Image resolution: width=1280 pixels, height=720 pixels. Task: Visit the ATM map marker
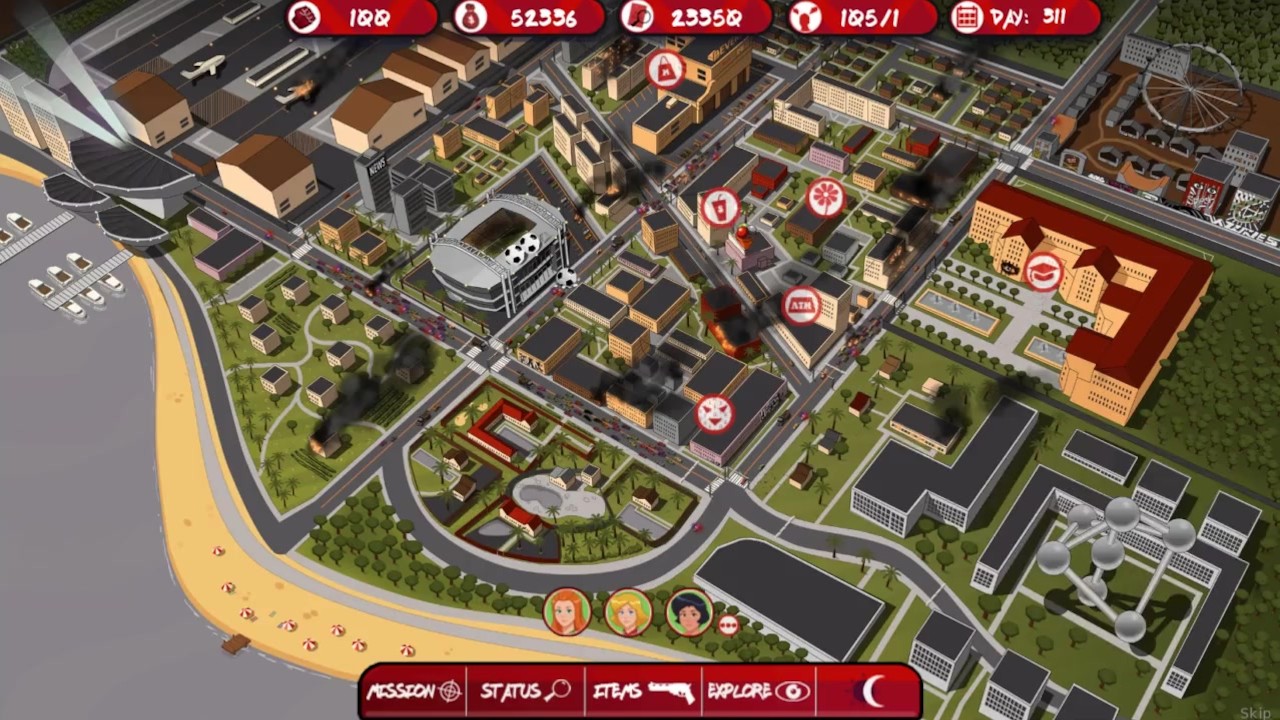pyautogui.click(x=801, y=305)
